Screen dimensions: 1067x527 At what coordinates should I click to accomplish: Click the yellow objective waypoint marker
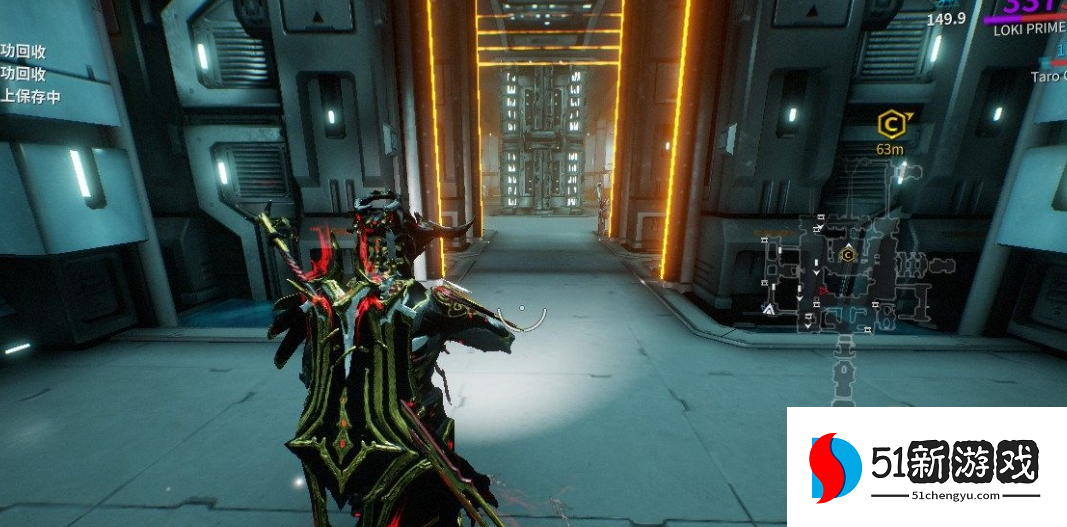pyautogui.click(x=887, y=124)
